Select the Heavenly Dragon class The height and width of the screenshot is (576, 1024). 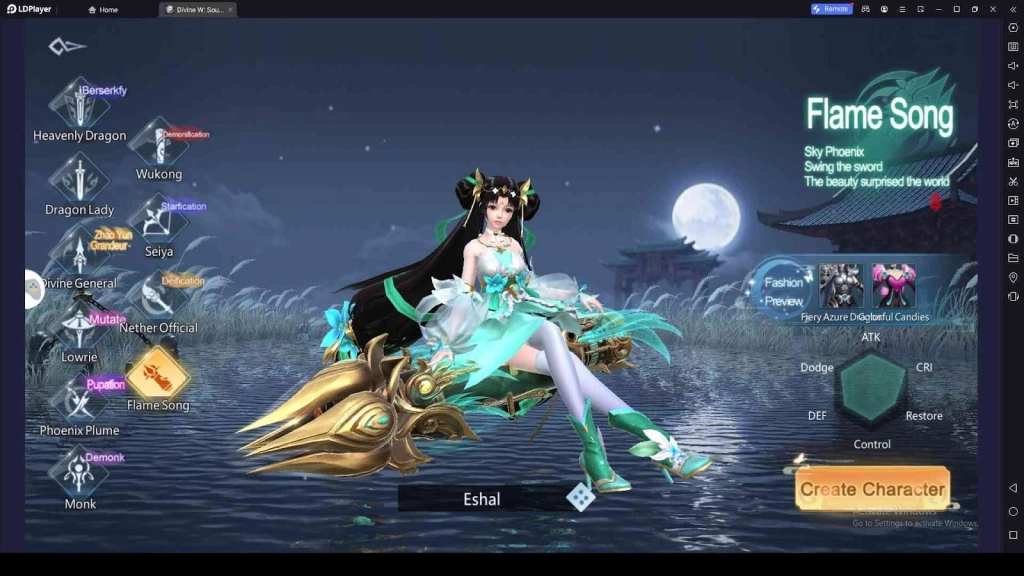click(x=79, y=105)
